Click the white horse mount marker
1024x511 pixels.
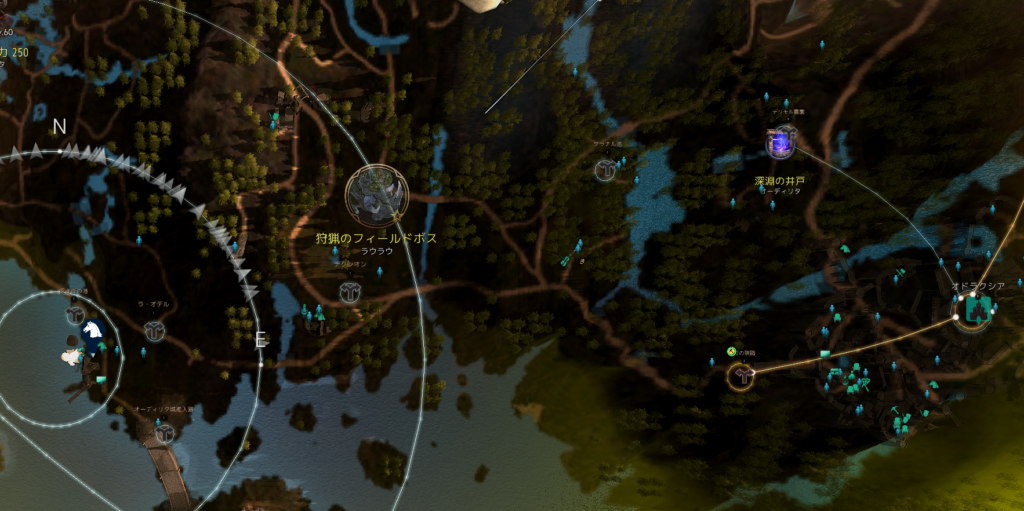coord(92,329)
